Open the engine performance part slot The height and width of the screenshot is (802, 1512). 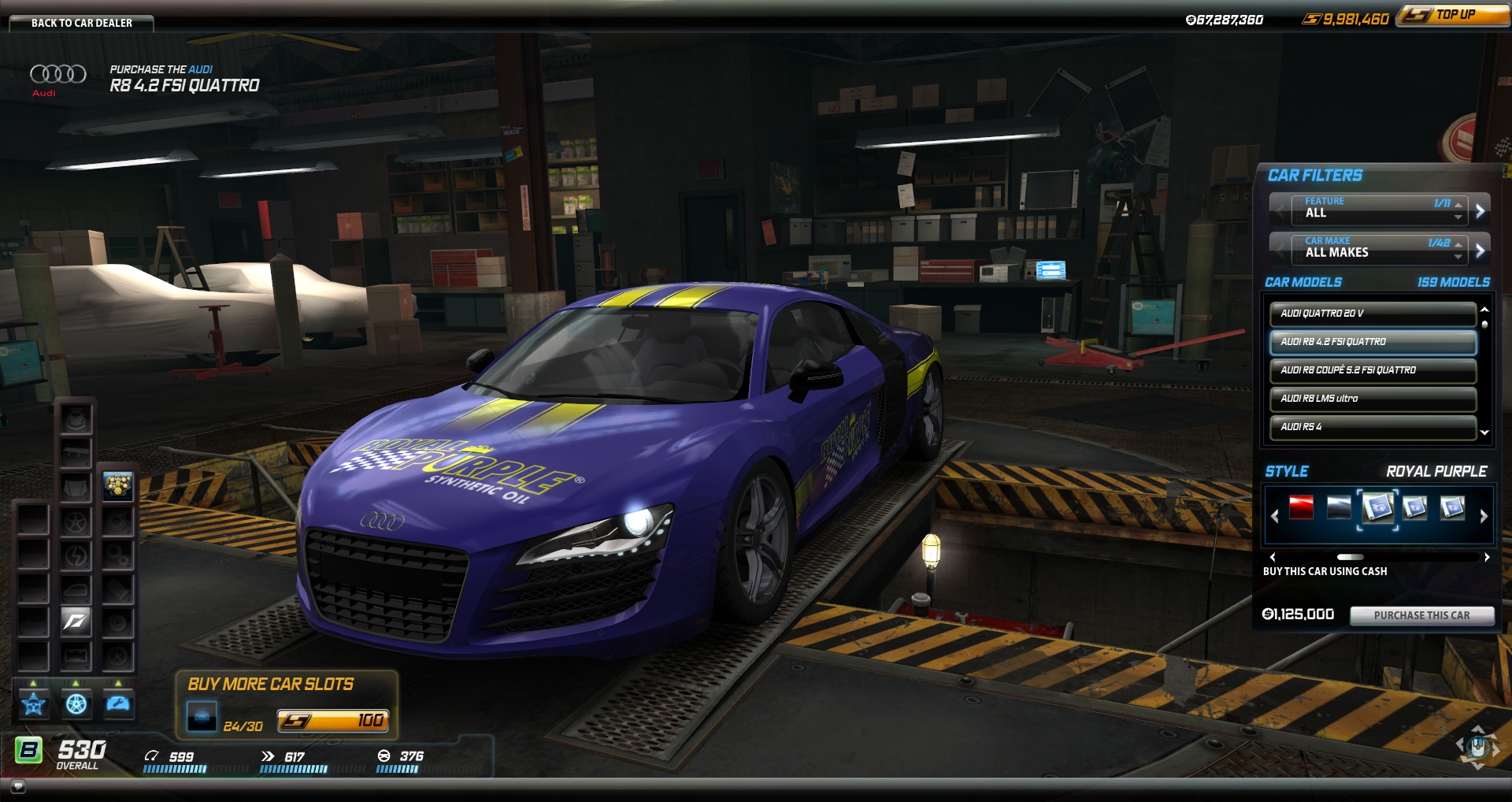[117, 486]
